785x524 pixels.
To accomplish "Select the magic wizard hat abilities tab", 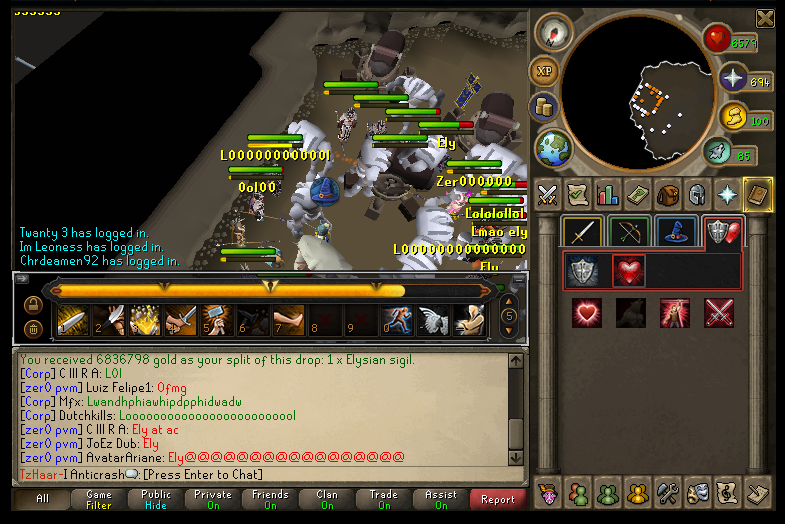I will pyautogui.click(x=676, y=232).
